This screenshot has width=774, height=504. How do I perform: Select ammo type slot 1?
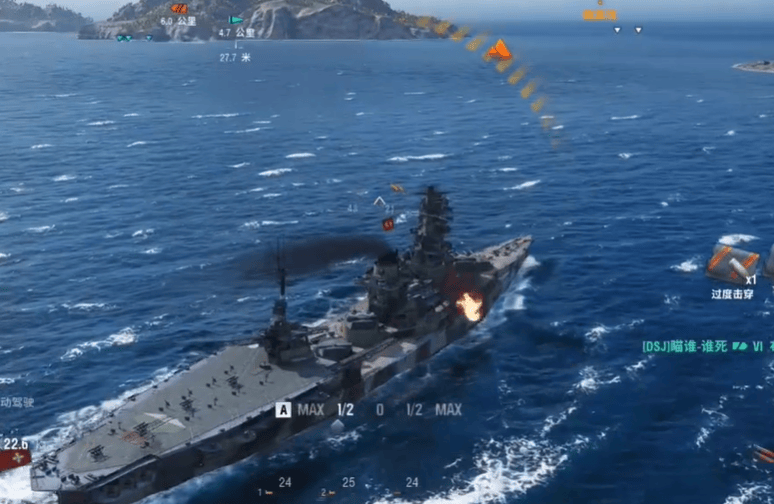tap(264, 492)
